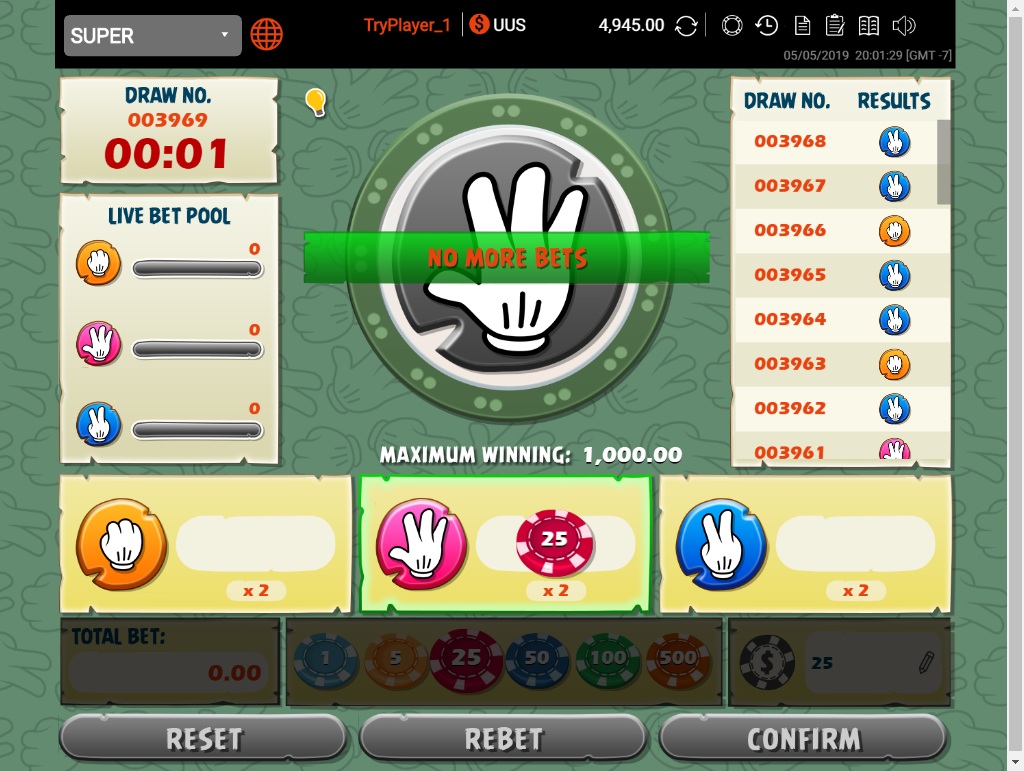Show bet history via the clock icon
This screenshot has width=1024, height=771.
[767, 26]
